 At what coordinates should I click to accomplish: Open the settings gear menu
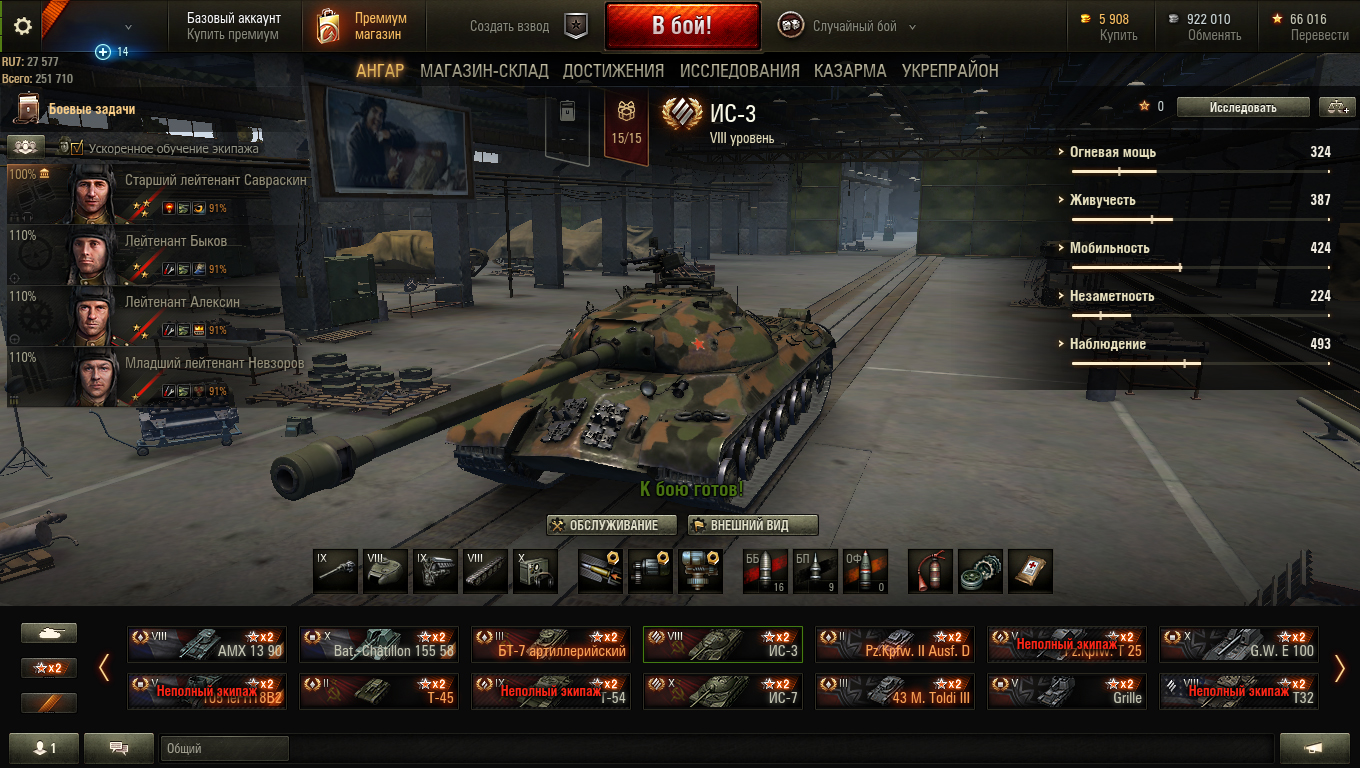point(23,26)
